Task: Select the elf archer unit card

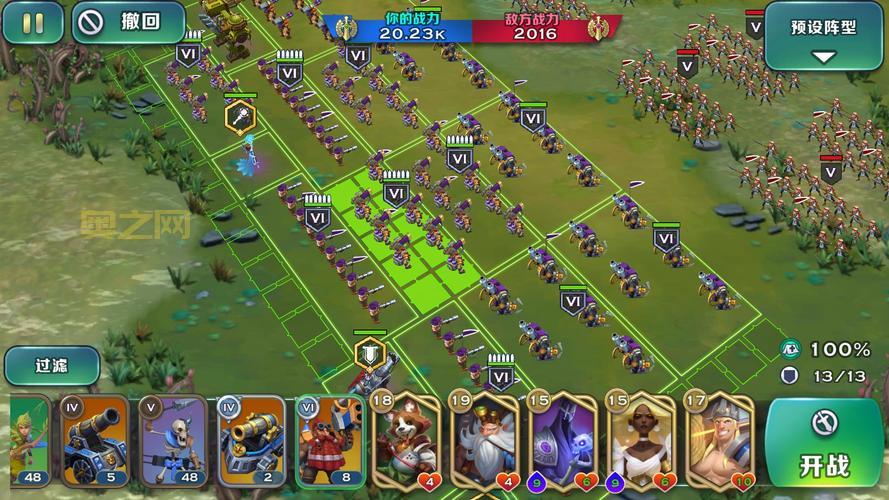Action: pyautogui.click(x=30, y=439)
